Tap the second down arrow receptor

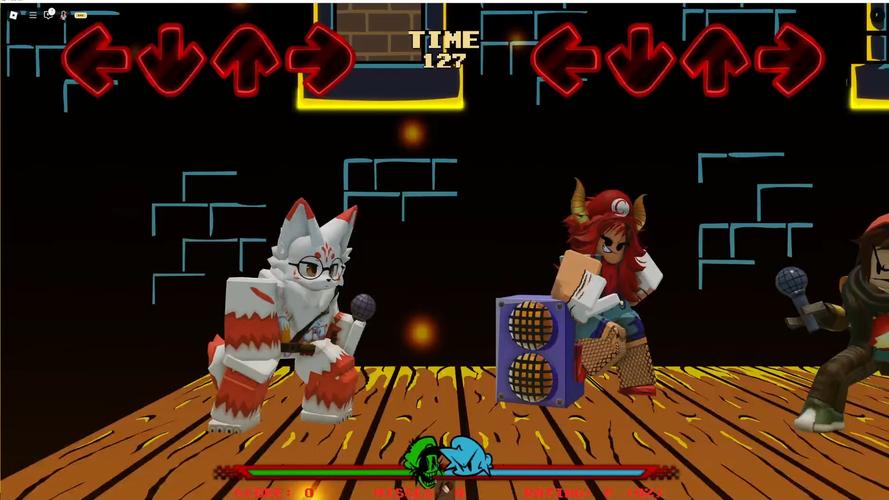point(640,59)
